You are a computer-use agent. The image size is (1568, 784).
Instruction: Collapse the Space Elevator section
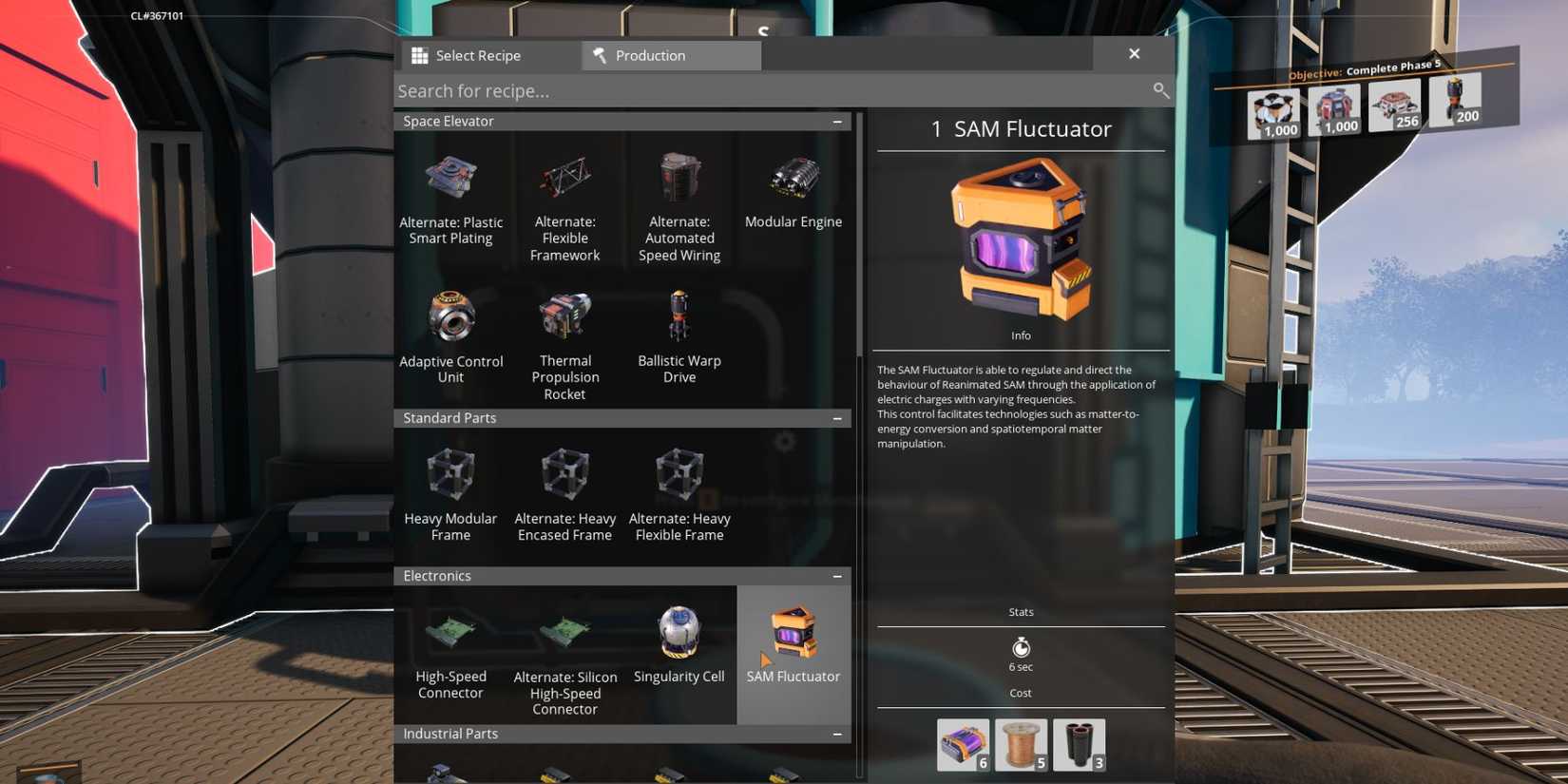pyautogui.click(x=836, y=121)
